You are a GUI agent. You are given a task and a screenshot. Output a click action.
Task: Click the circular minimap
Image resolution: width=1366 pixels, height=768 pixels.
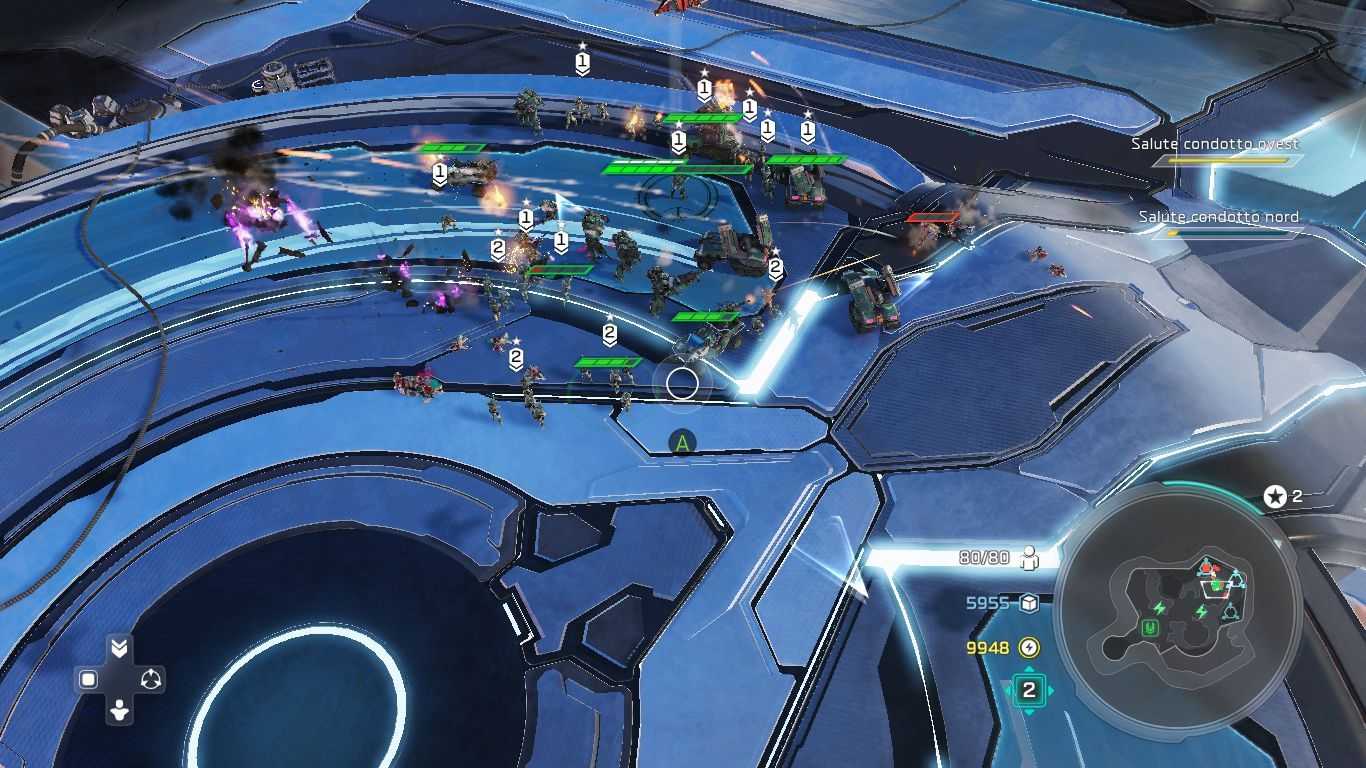coord(1178,610)
